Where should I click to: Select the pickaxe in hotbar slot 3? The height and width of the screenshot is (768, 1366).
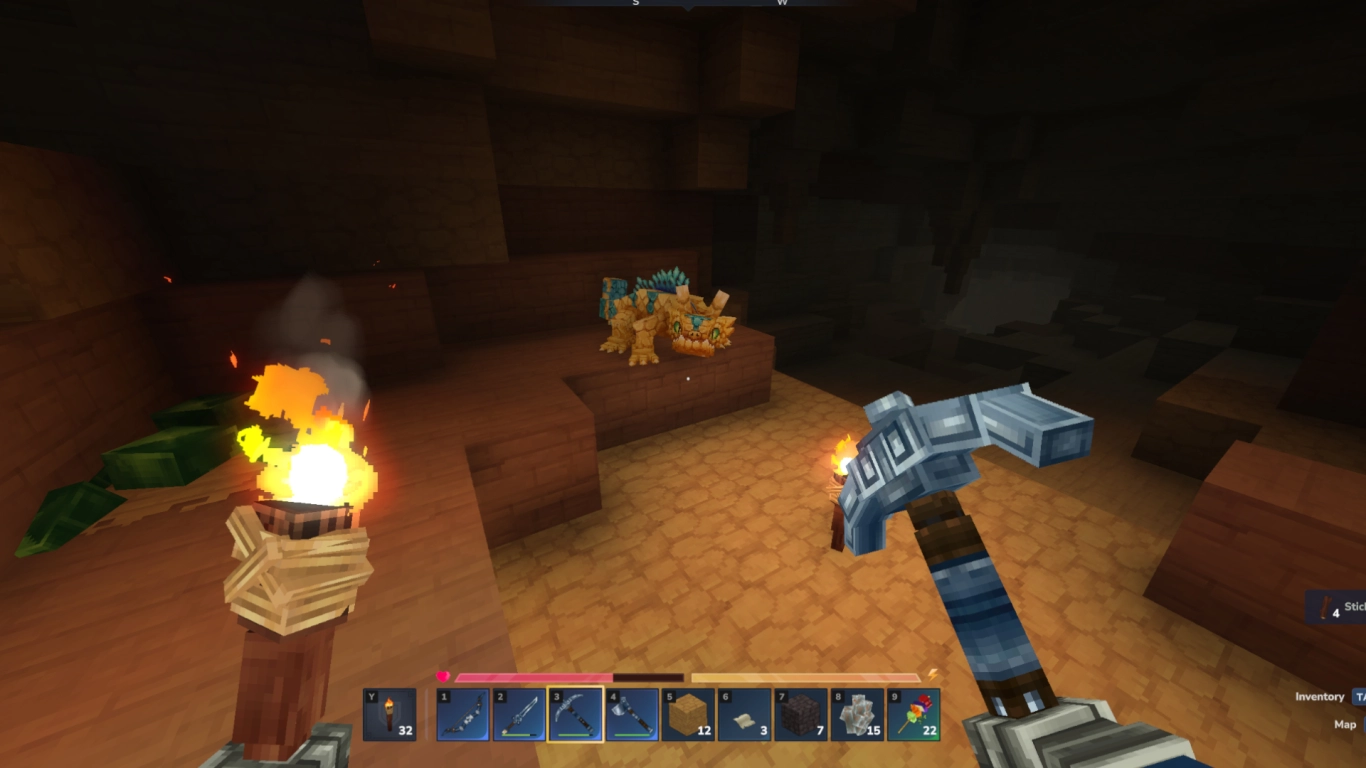575,715
